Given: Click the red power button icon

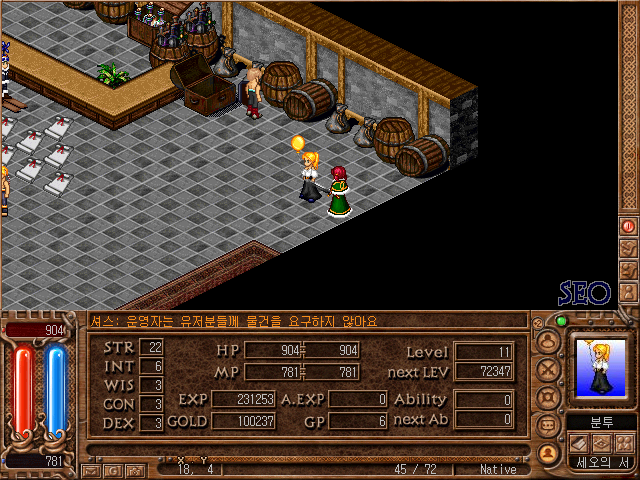Looking at the screenshot, I should tap(629, 226).
